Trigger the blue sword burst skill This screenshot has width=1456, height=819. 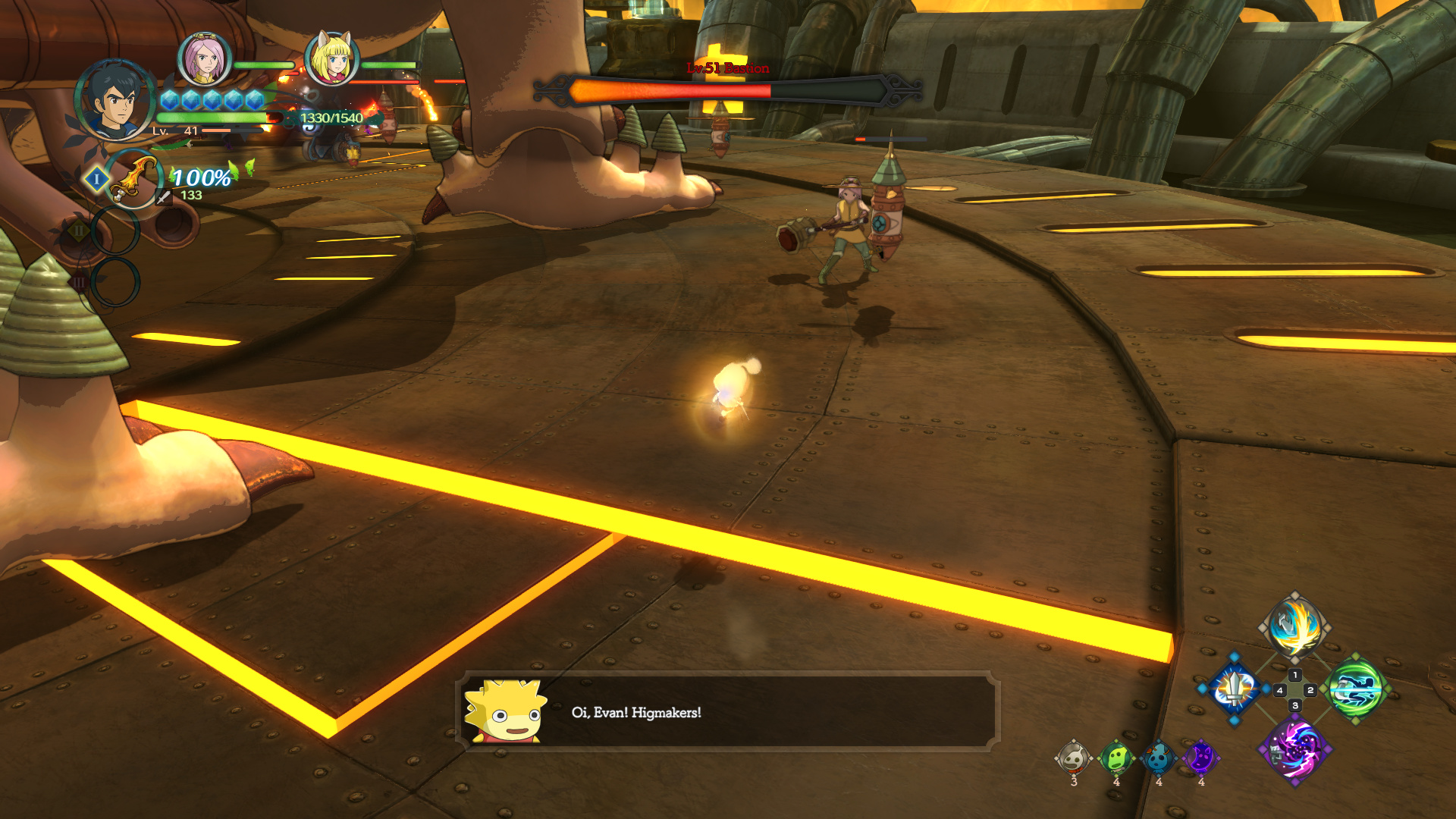(x=1235, y=689)
